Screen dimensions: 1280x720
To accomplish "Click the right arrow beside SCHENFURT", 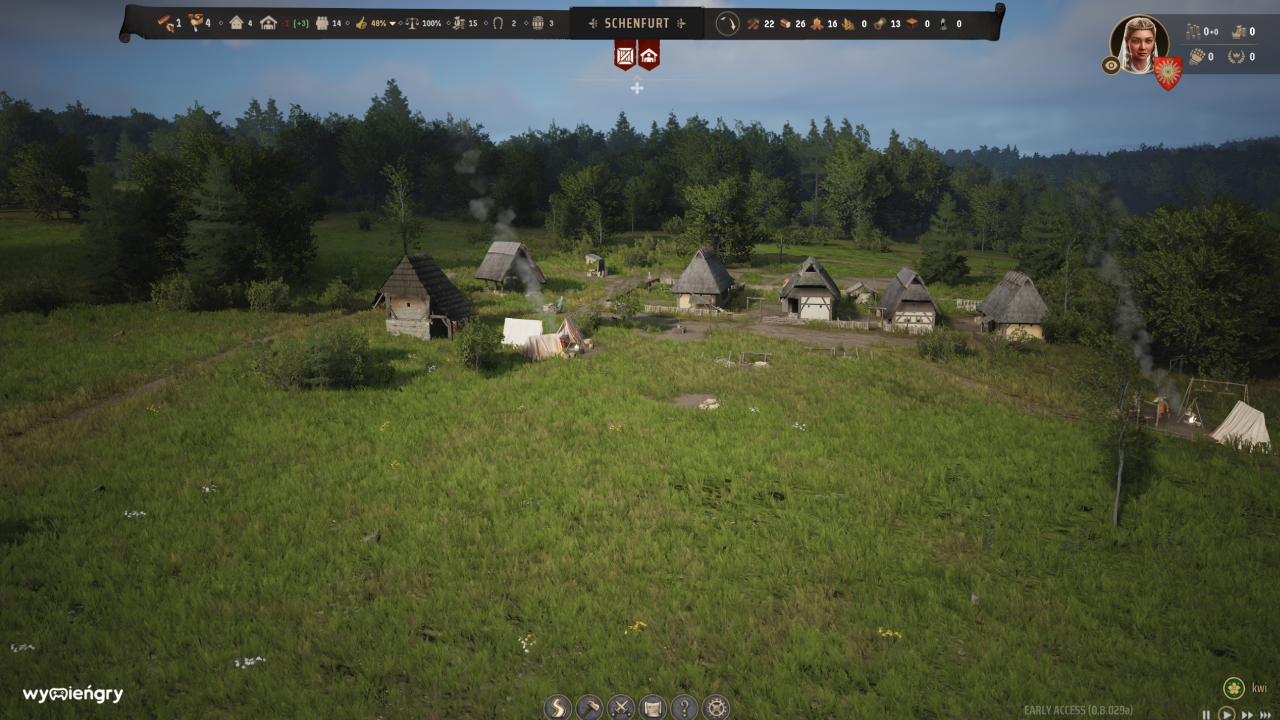I will 681,23.
